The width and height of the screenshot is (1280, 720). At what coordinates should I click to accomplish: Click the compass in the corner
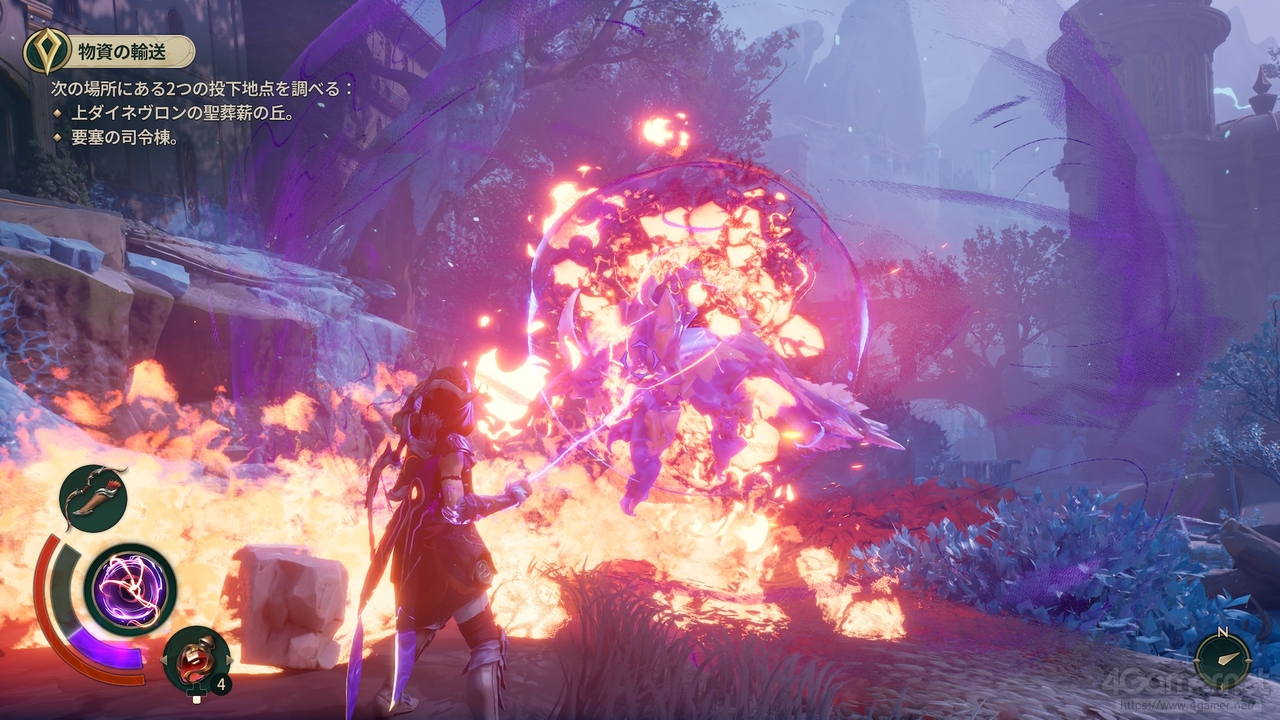(x=1222, y=657)
